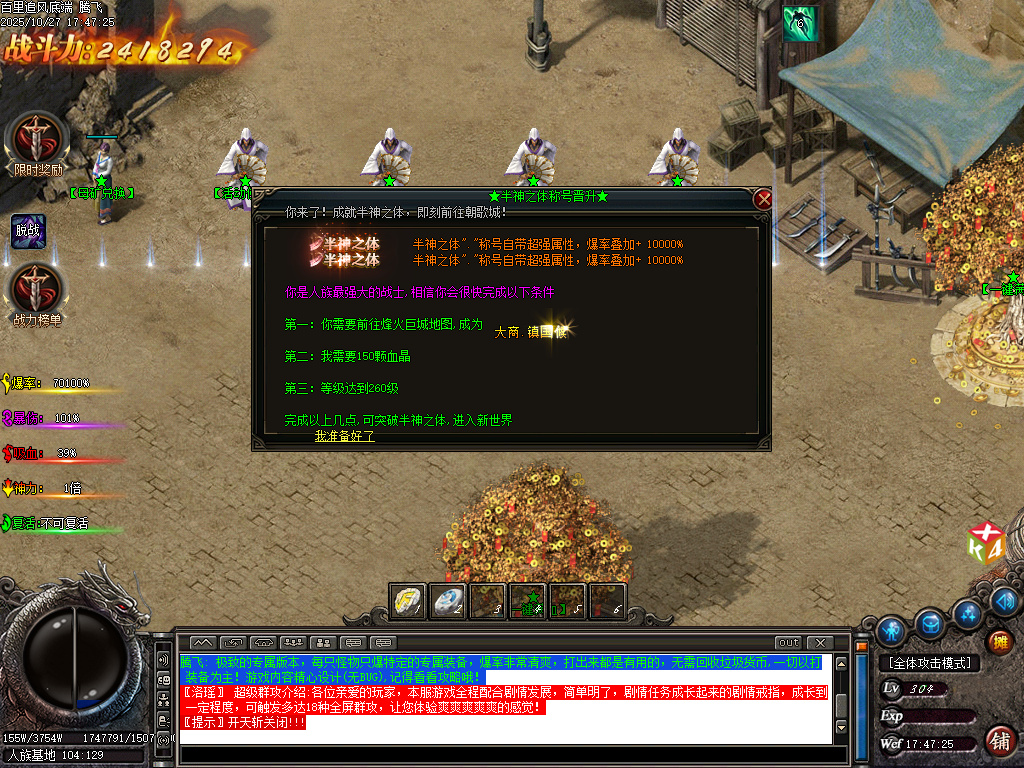Choose the 我准备好了 dialogue option
Screen dimensions: 1024x768
click(x=344, y=436)
